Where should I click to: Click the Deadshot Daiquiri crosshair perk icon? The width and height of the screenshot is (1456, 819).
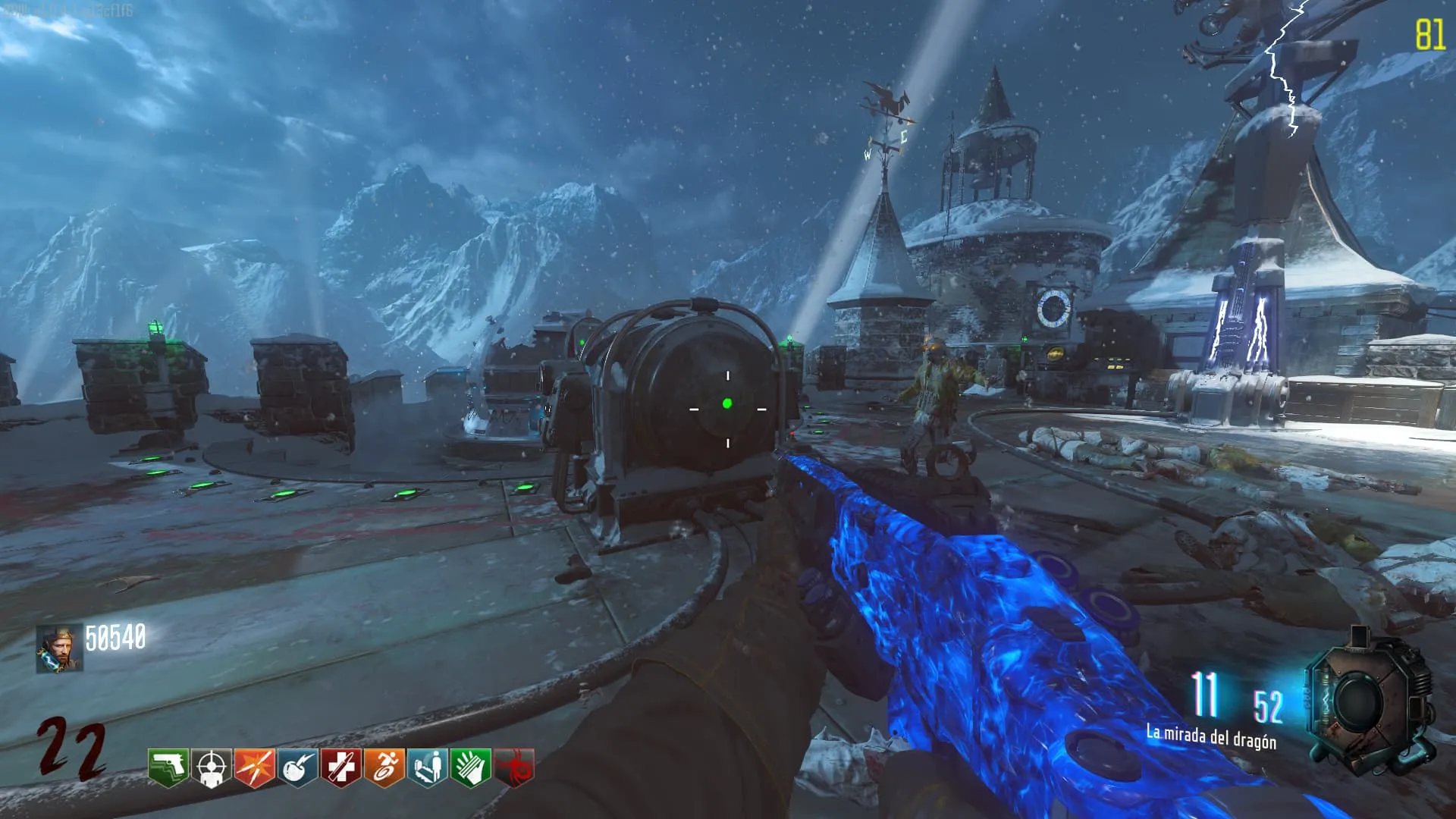(x=212, y=767)
